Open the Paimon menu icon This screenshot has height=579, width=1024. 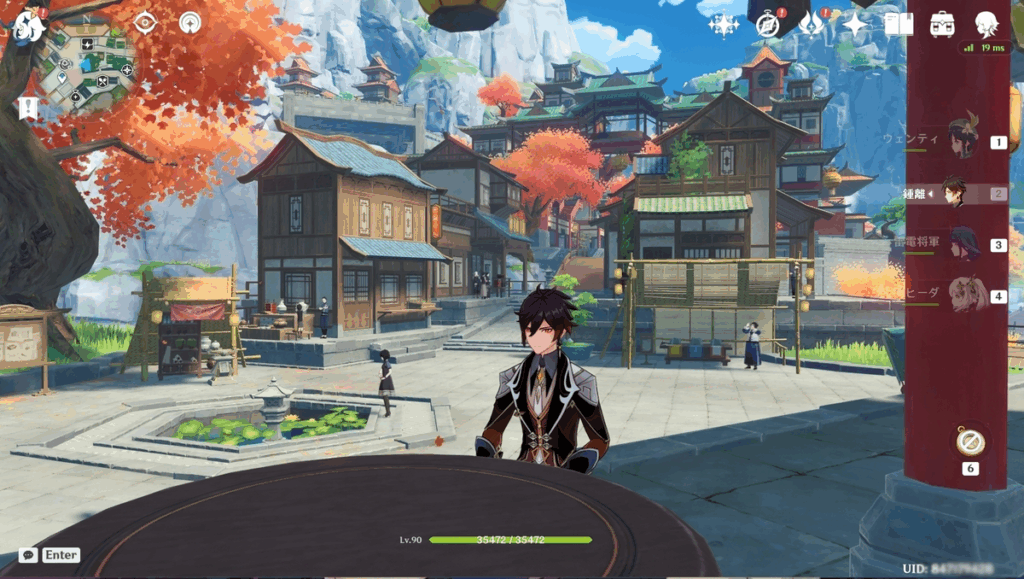coord(28,25)
